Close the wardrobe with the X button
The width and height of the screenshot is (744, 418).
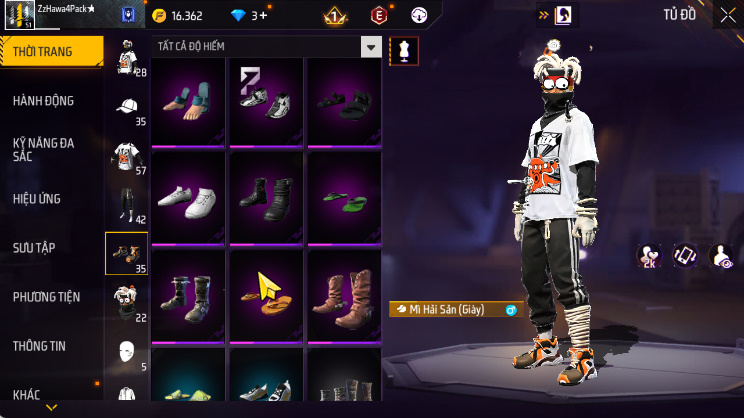(727, 15)
